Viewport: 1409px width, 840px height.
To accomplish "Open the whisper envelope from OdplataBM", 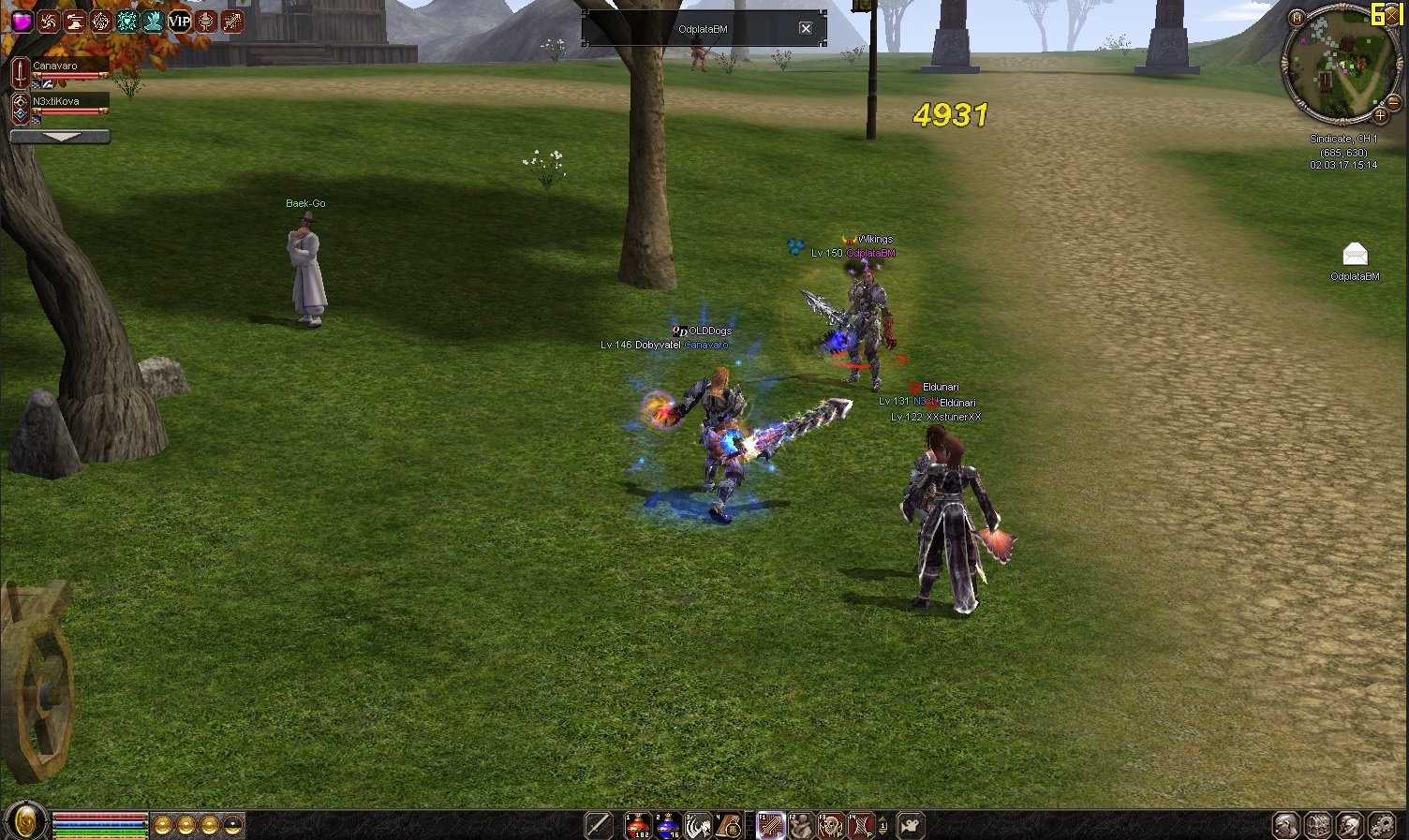I will click(x=1355, y=255).
